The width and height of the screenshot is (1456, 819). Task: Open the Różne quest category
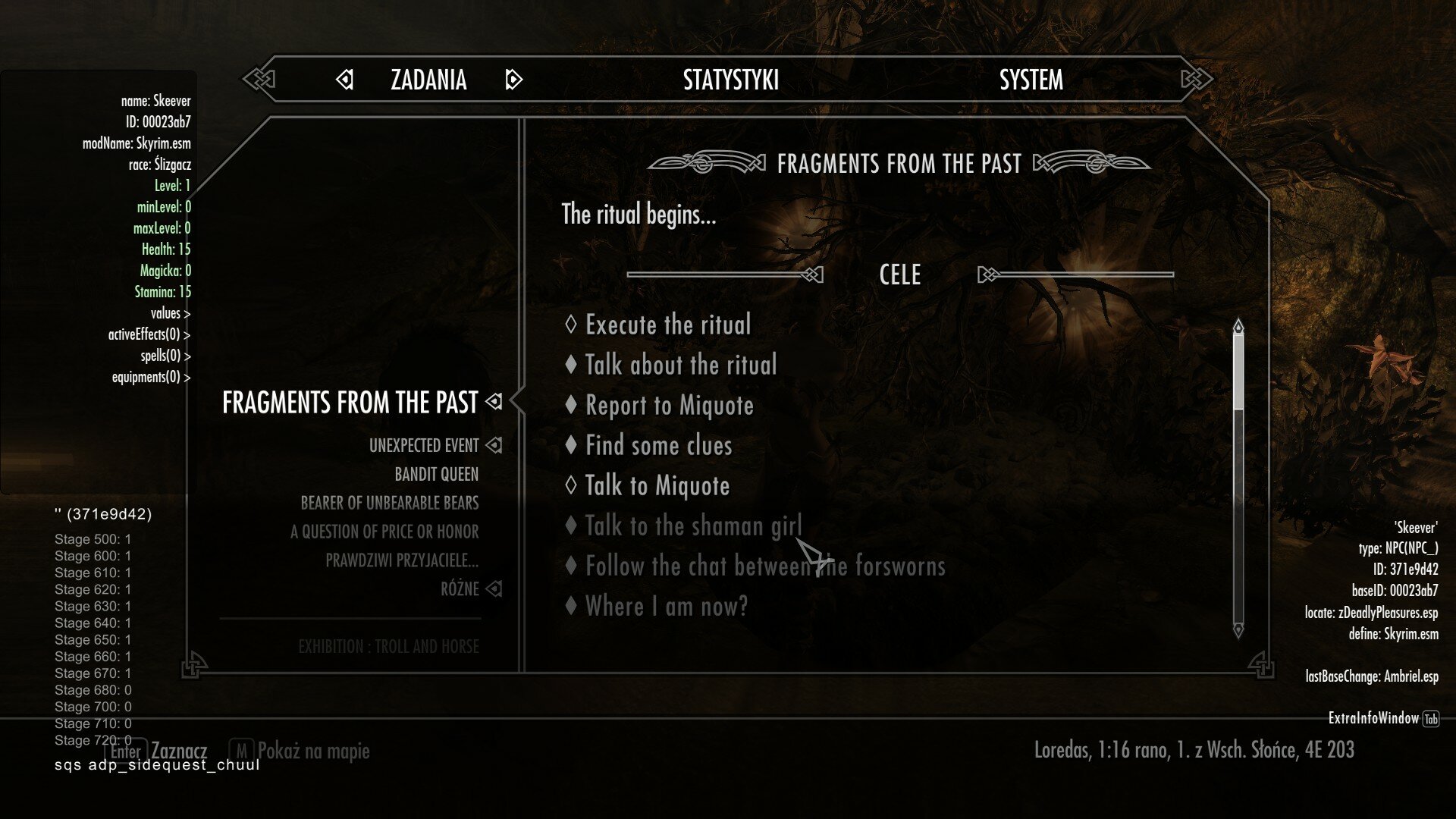point(460,589)
